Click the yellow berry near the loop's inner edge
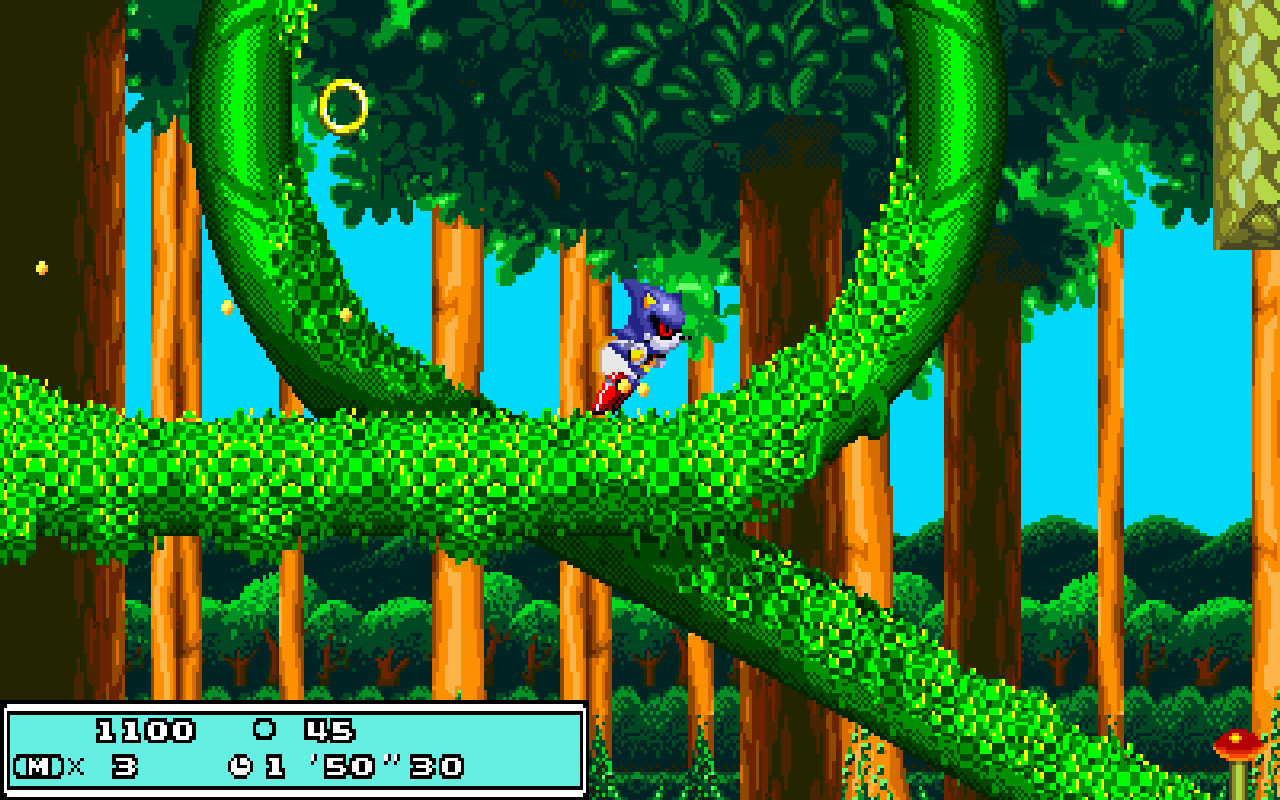Image resolution: width=1280 pixels, height=800 pixels. click(x=225, y=310)
